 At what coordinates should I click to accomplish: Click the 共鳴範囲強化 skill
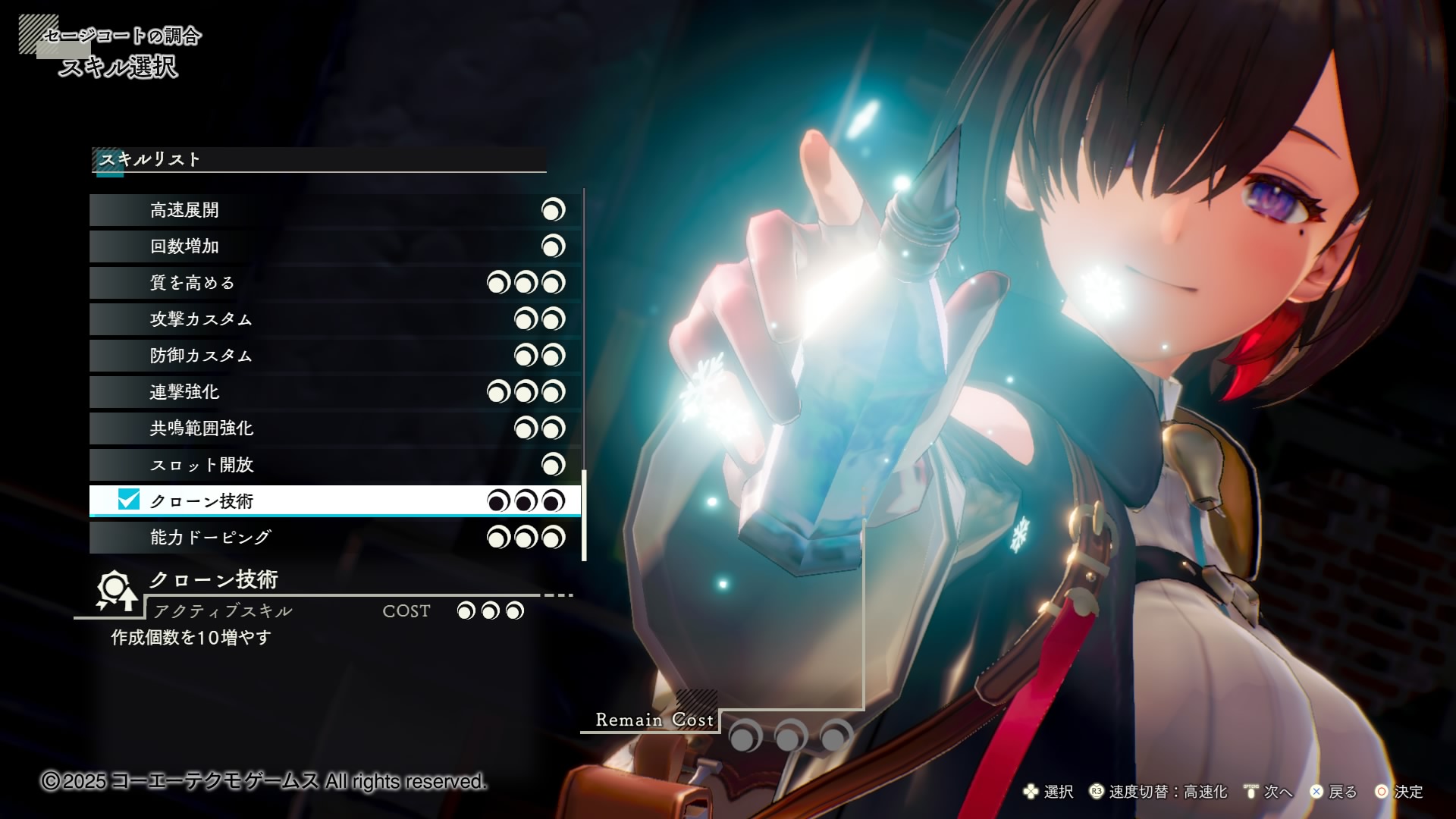(x=334, y=428)
